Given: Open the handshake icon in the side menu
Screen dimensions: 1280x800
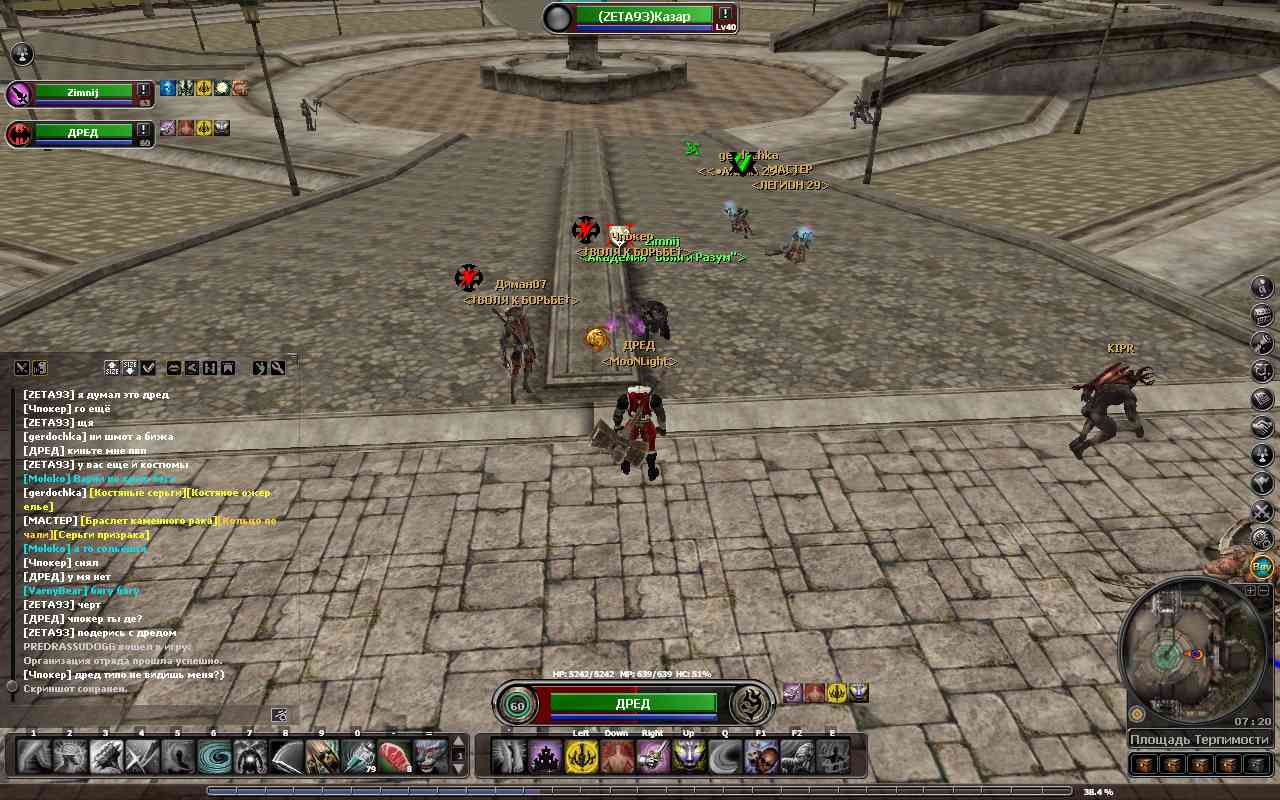Looking at the screenshot, I should coord(1262,427).
